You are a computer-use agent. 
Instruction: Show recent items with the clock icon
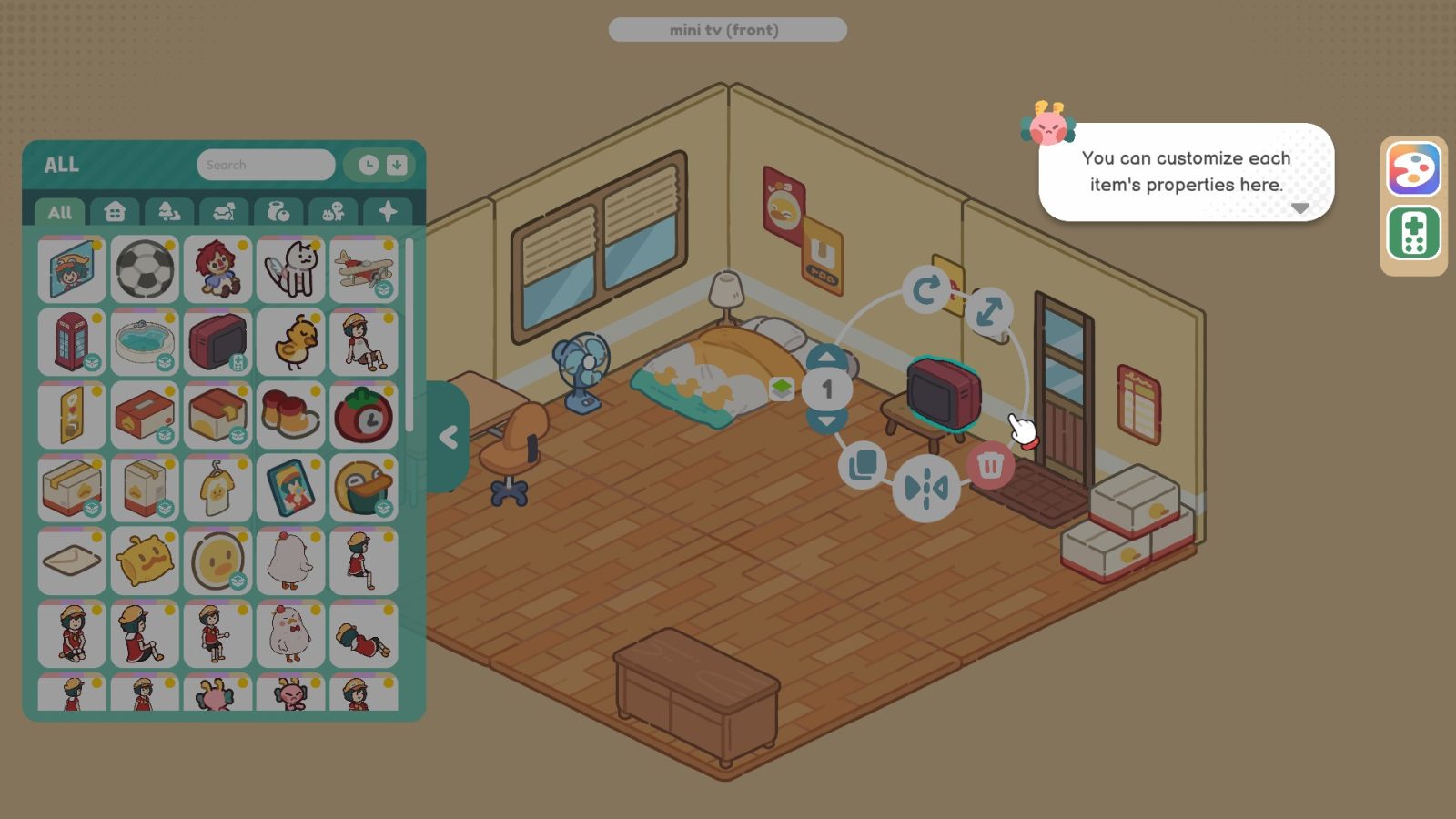pos(367,165)
